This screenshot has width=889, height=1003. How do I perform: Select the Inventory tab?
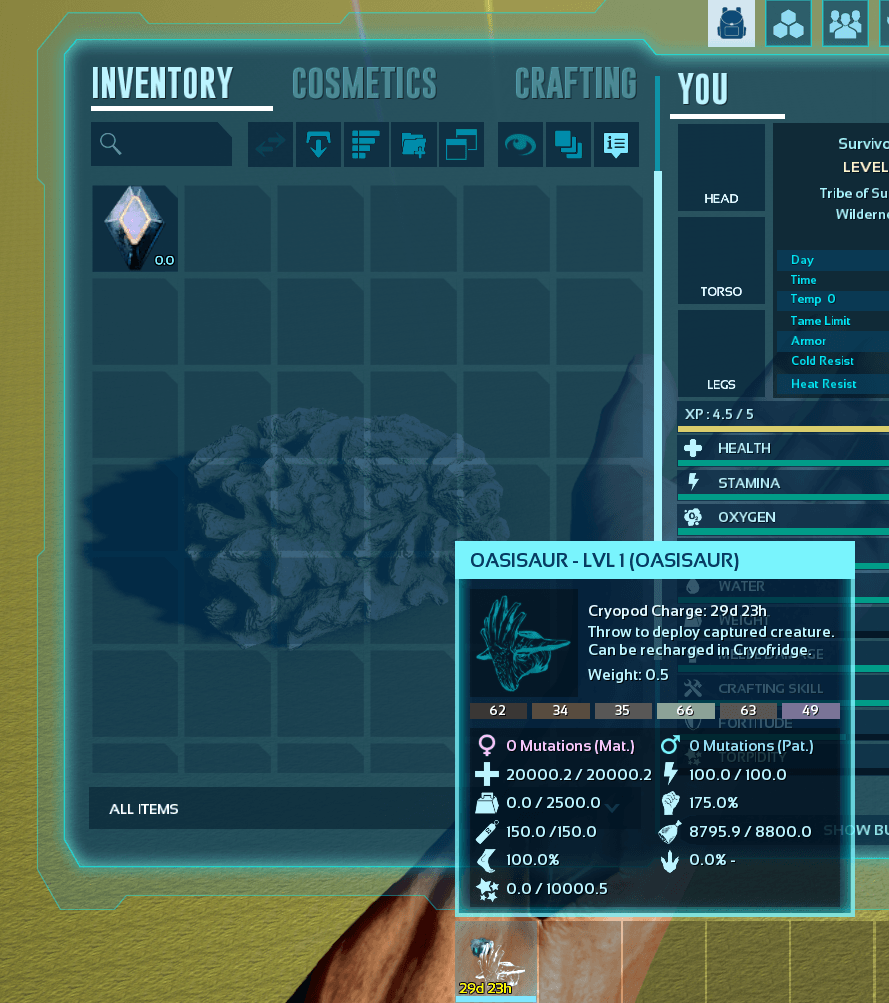click(x=162, y=84)
